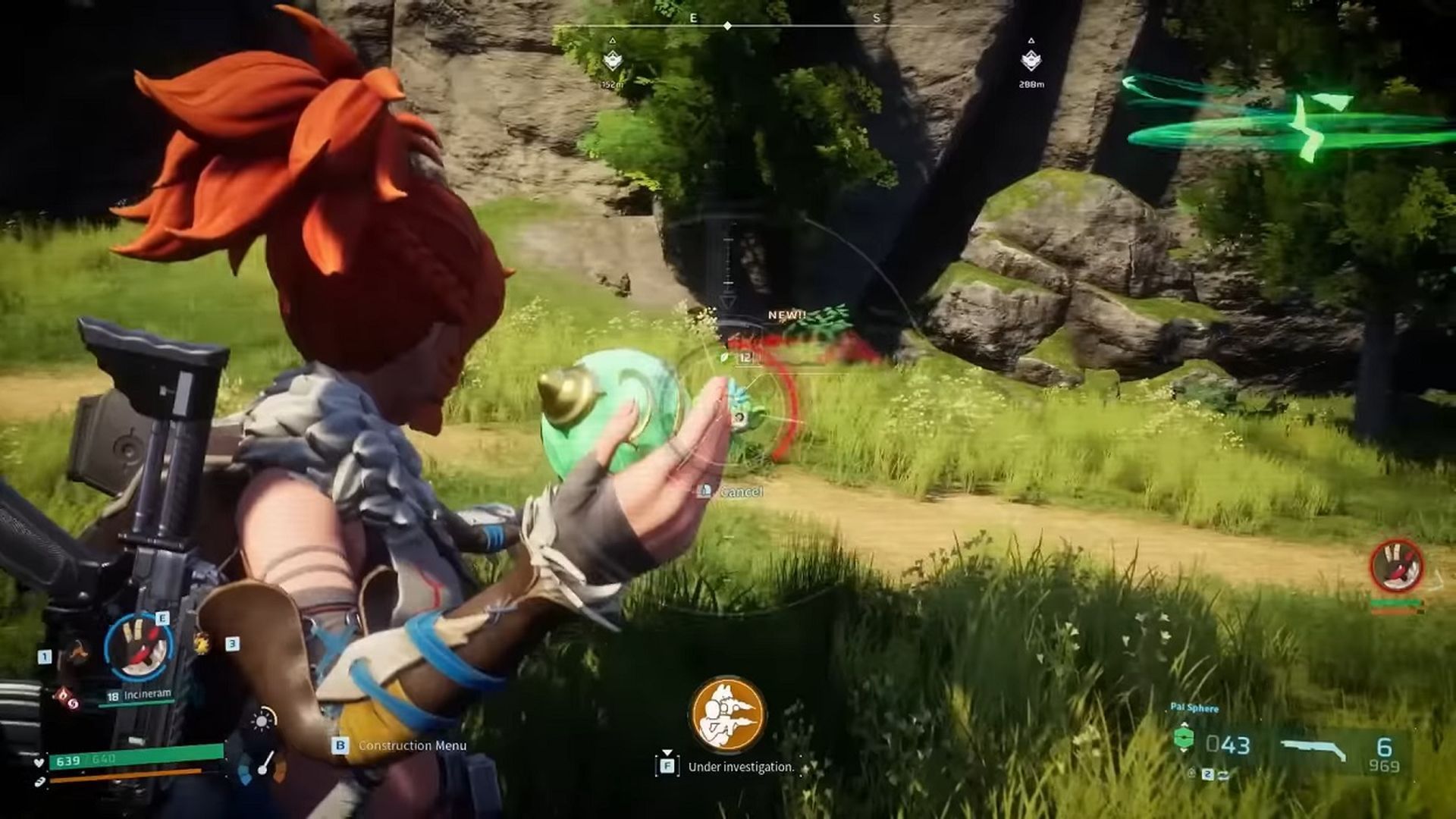
Task: Click the sun time-of-day indicator
Action: pos(262,720)
